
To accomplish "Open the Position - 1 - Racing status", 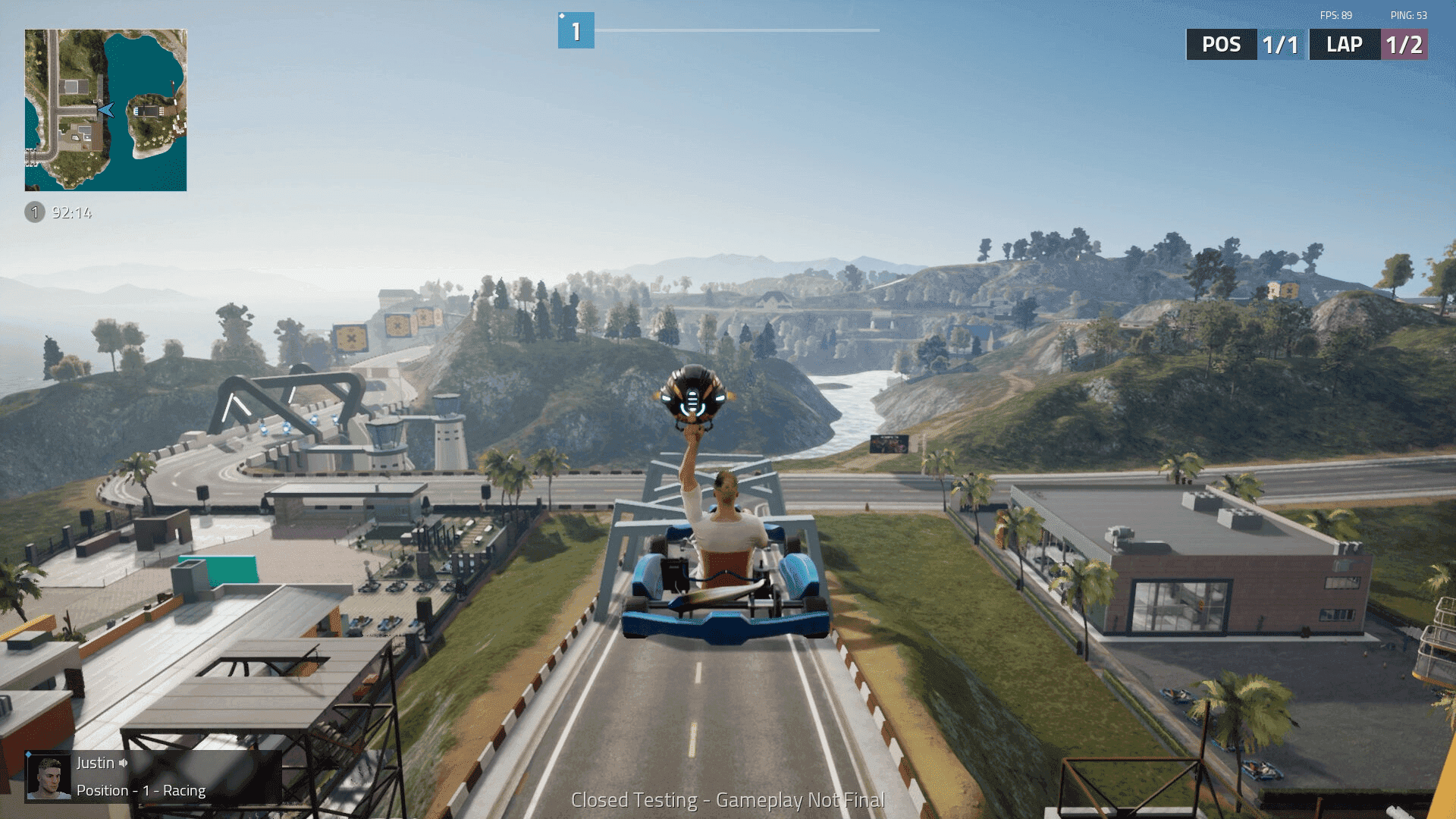I will [x=140, y=790].
